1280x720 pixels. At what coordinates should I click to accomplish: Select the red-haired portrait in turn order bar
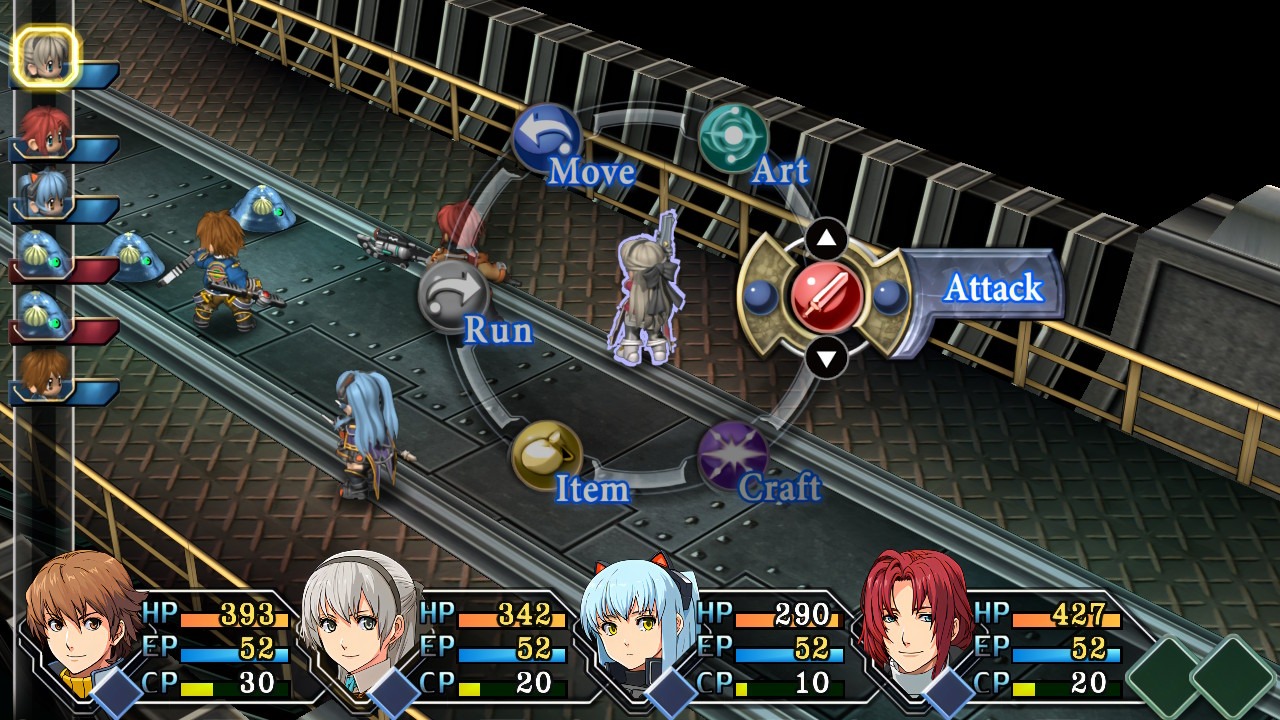coord(45,129)
